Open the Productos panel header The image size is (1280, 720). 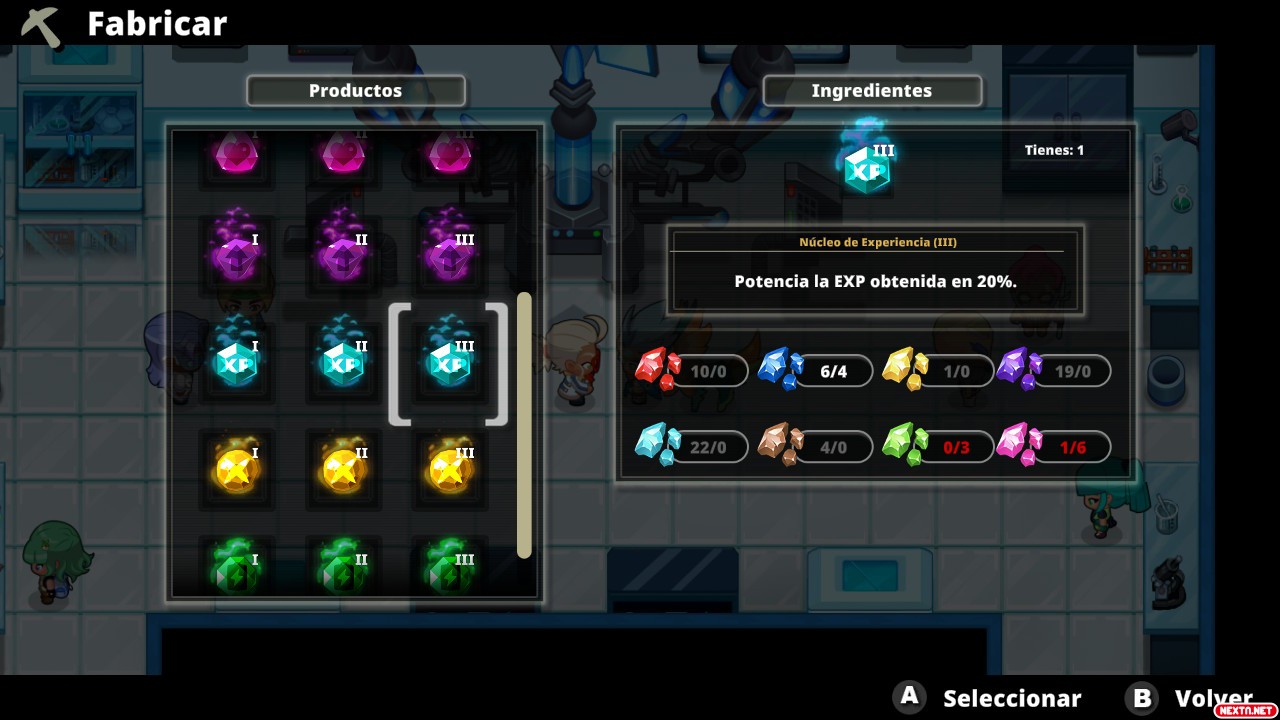pyautogui.click(x=355, y=91)
